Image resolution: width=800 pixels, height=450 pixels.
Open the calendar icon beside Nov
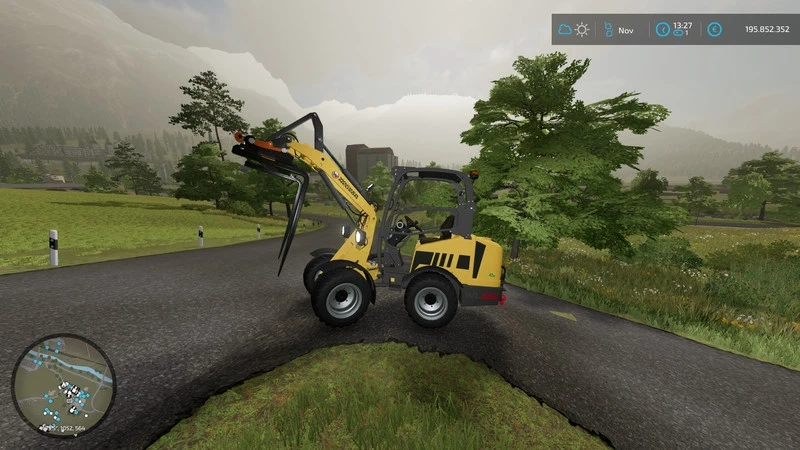click(607, 30)
